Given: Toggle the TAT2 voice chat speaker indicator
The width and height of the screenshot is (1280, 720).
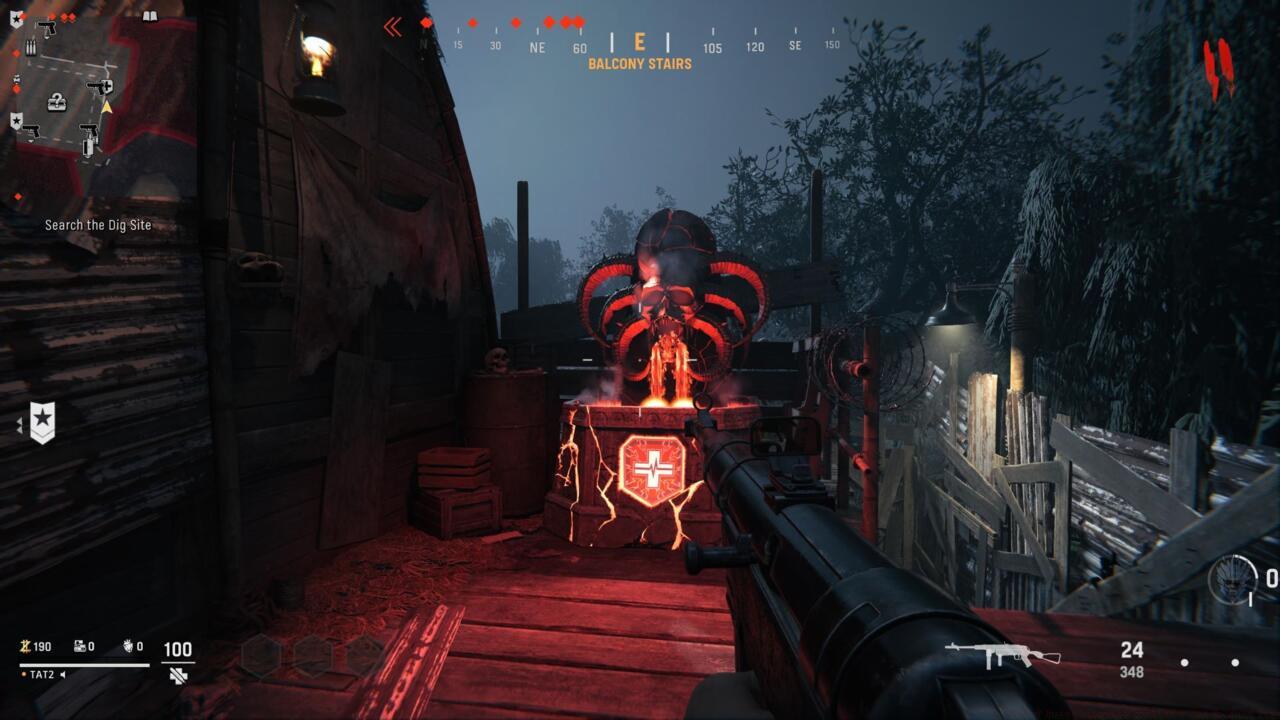Looking at the screenshot, I should [62, 675].
